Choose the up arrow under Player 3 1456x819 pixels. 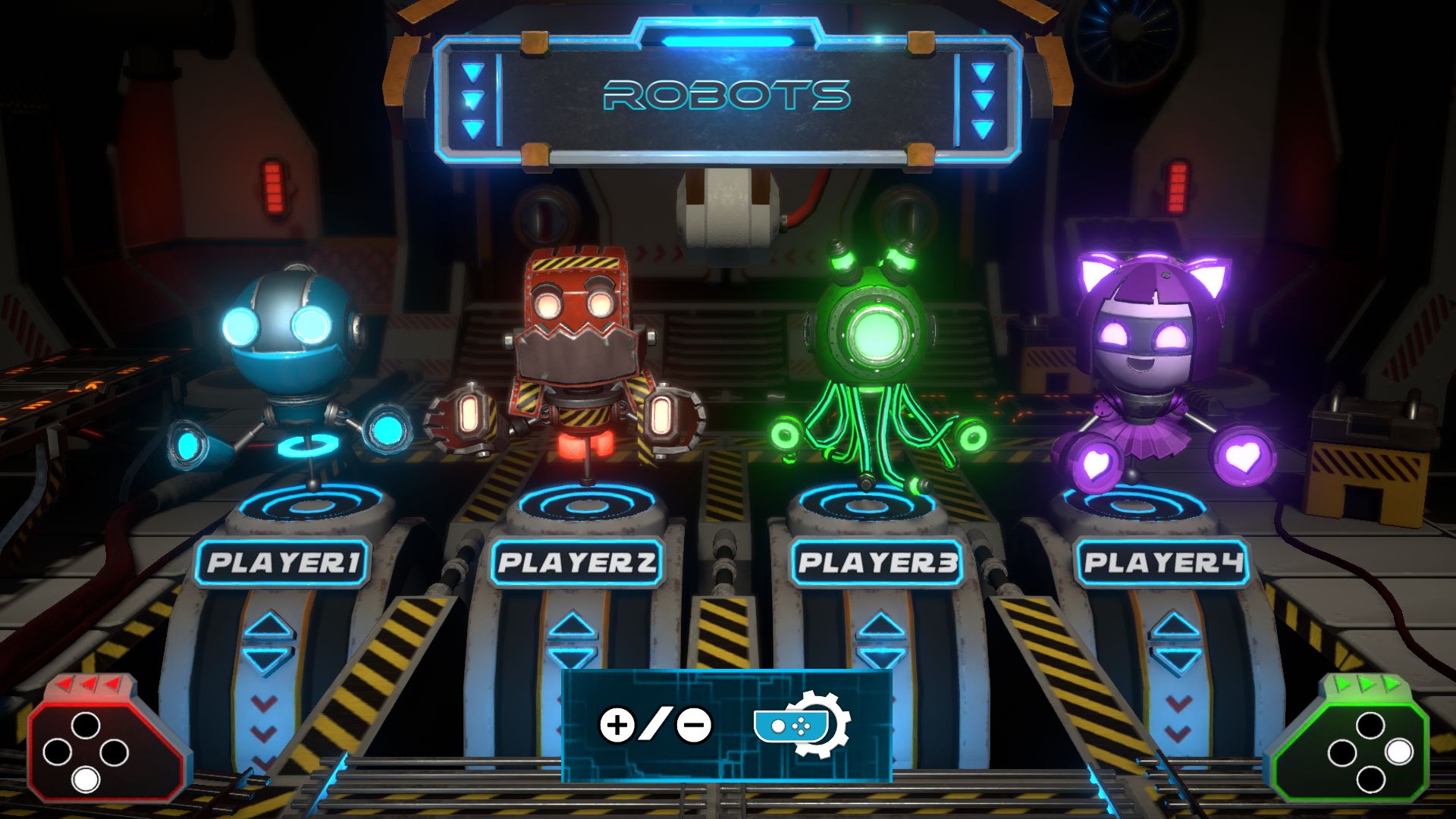pos(880,626)
